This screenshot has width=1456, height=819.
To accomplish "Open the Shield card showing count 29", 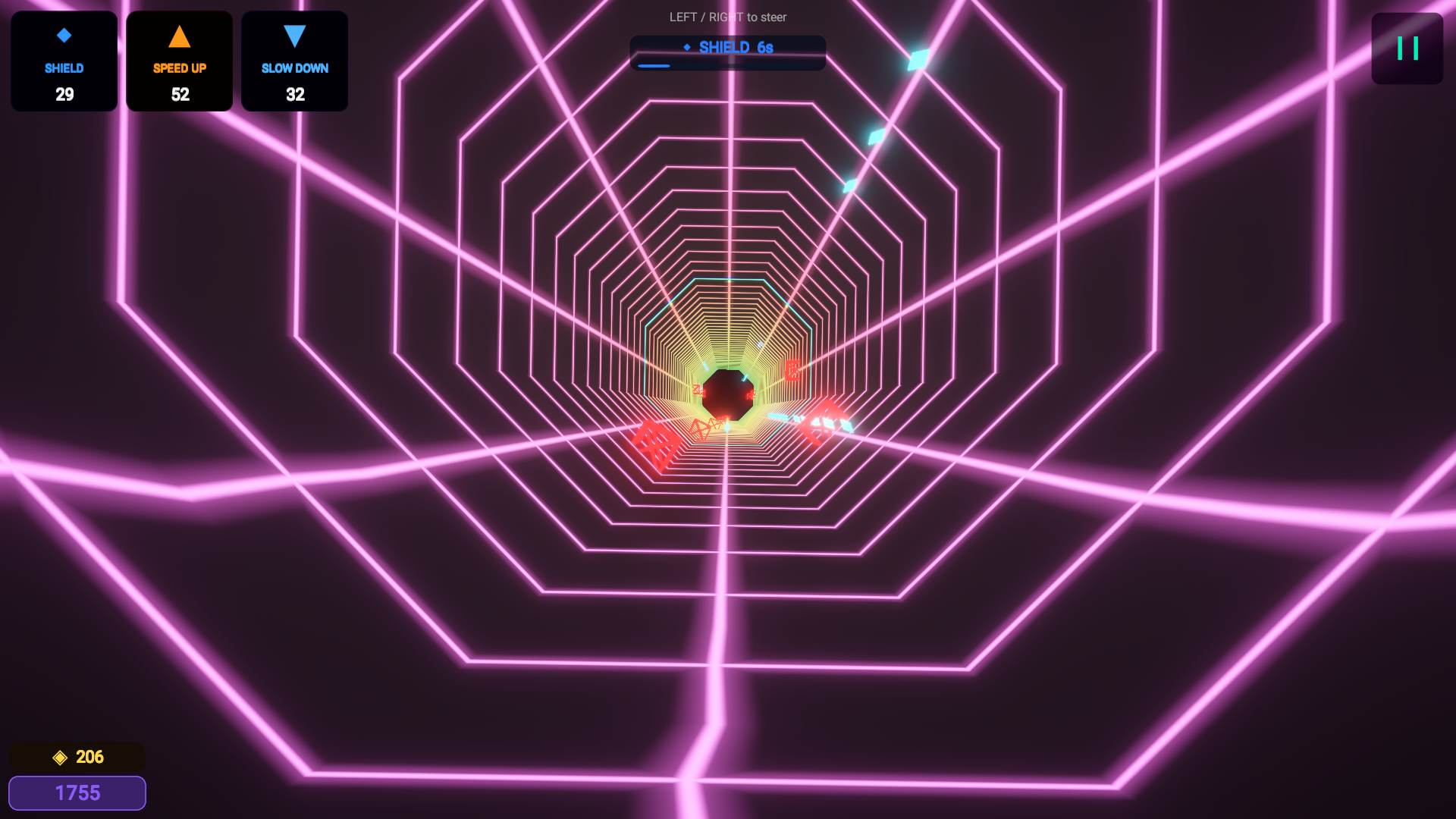I will pyautogui.click(x=64, y=61).
